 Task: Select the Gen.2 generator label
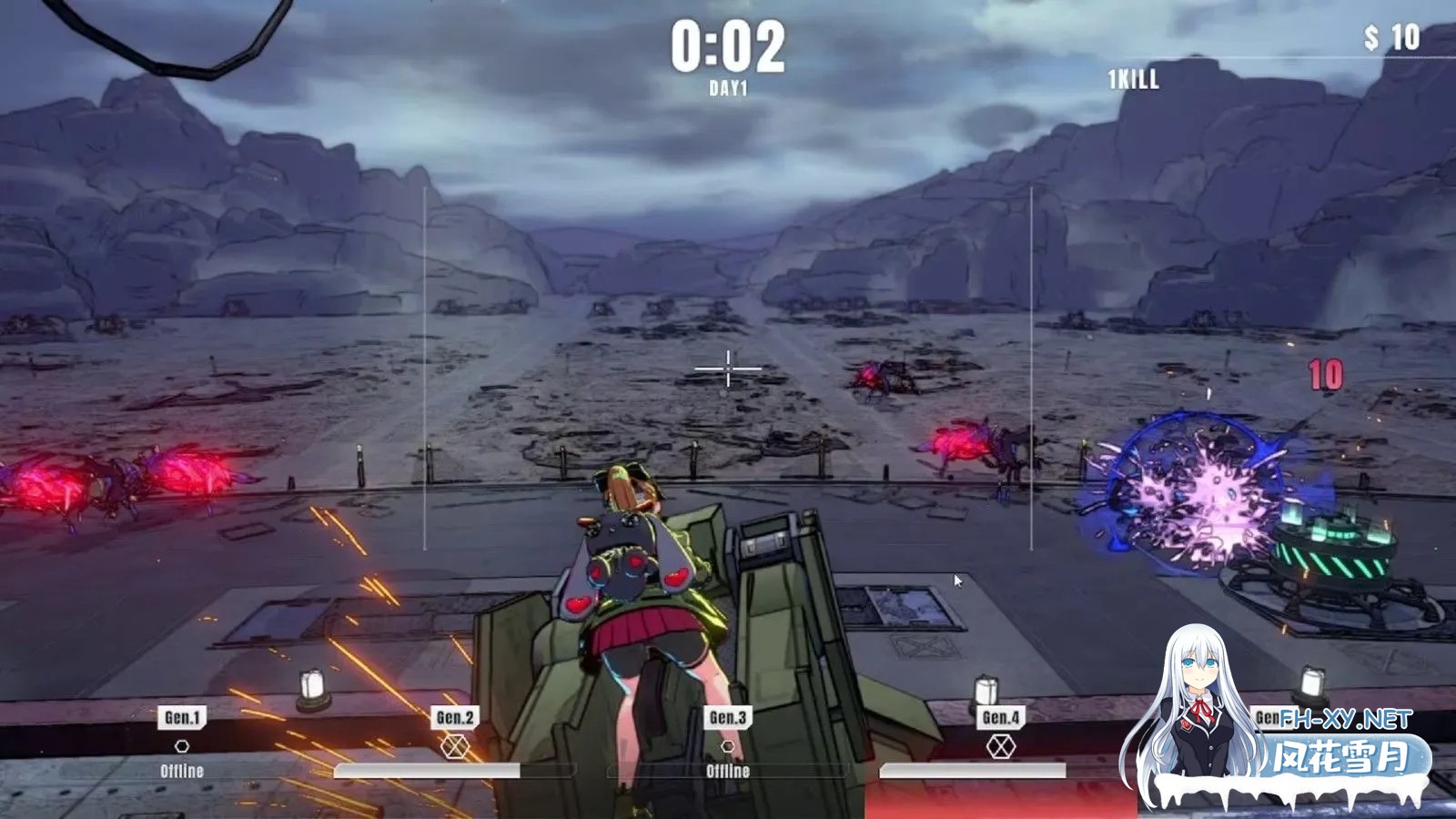pyautogui.click(x=455, y=717)
